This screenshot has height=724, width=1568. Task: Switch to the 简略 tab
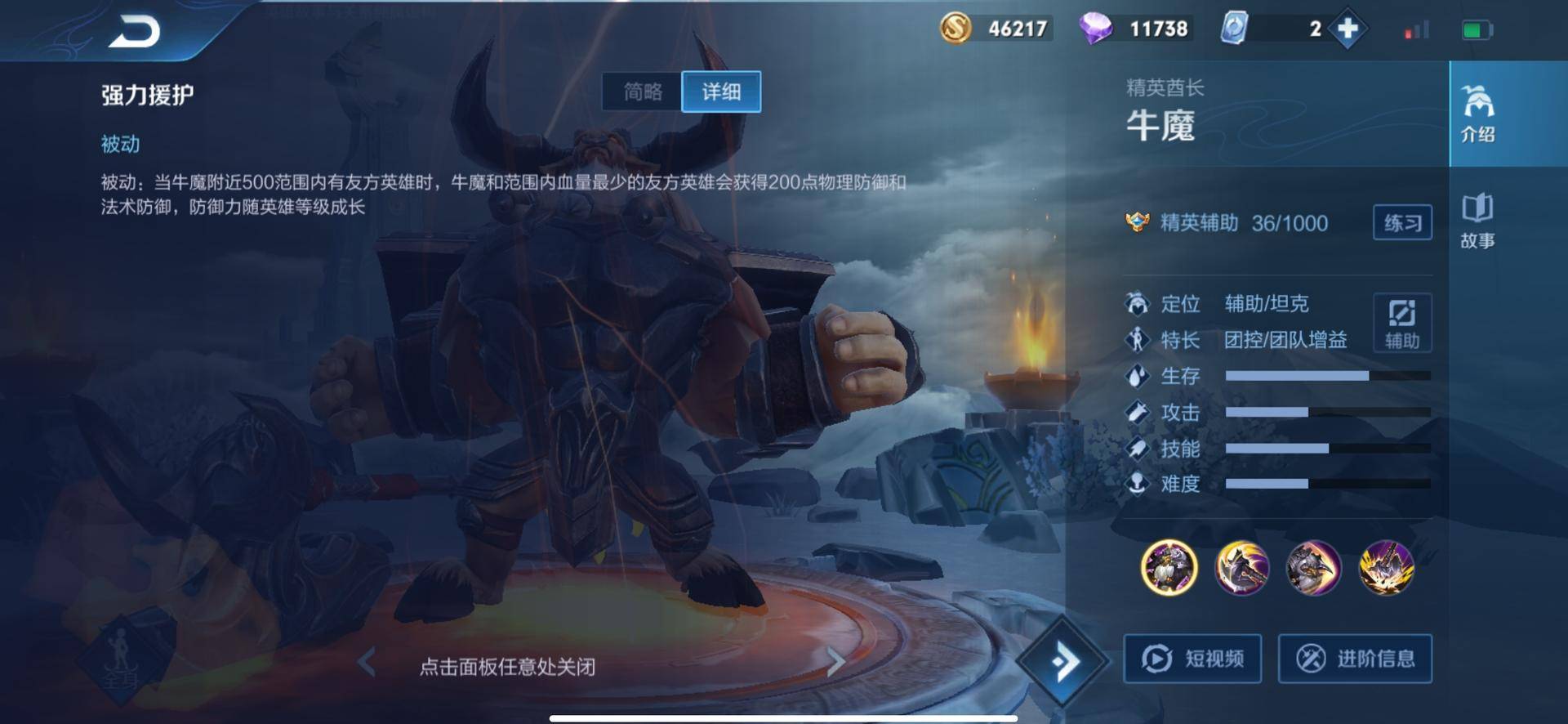[642, 92]
